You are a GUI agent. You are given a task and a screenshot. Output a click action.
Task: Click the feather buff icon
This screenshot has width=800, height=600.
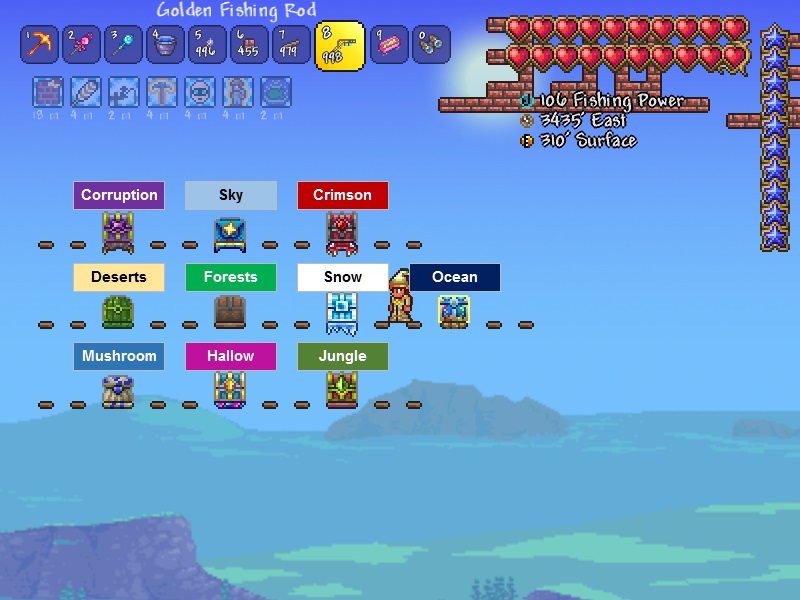tap(85, 93)
